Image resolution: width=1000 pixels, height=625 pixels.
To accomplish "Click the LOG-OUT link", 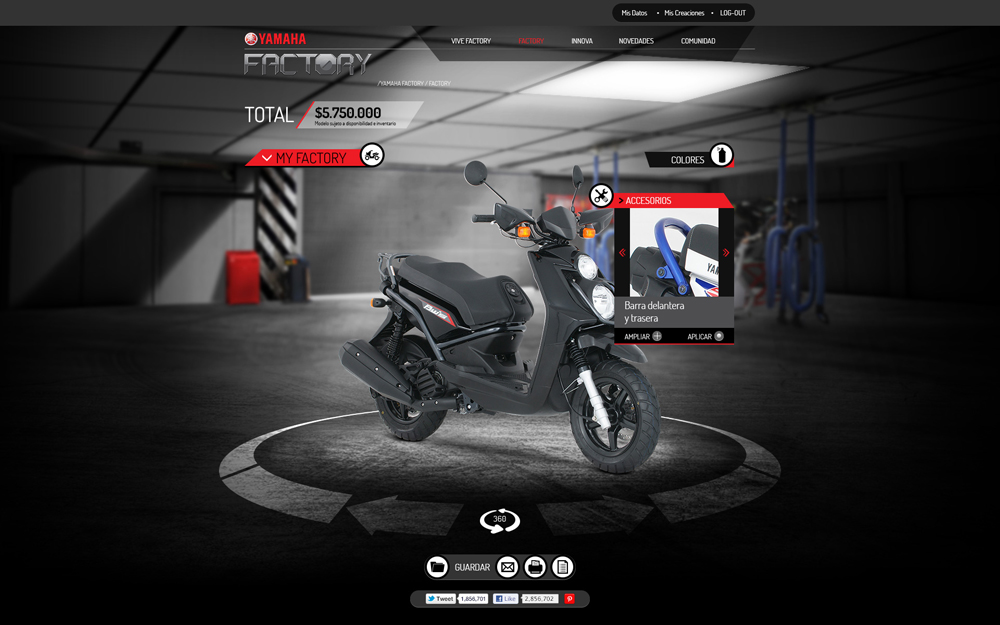I will (x=733, y=13).
